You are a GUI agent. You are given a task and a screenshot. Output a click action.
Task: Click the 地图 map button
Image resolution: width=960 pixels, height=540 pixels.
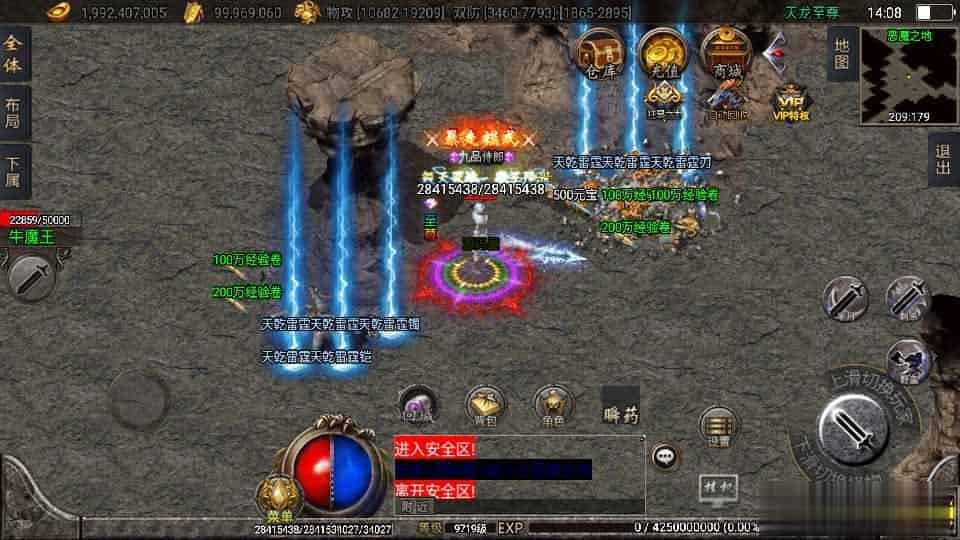coord(841,54)
